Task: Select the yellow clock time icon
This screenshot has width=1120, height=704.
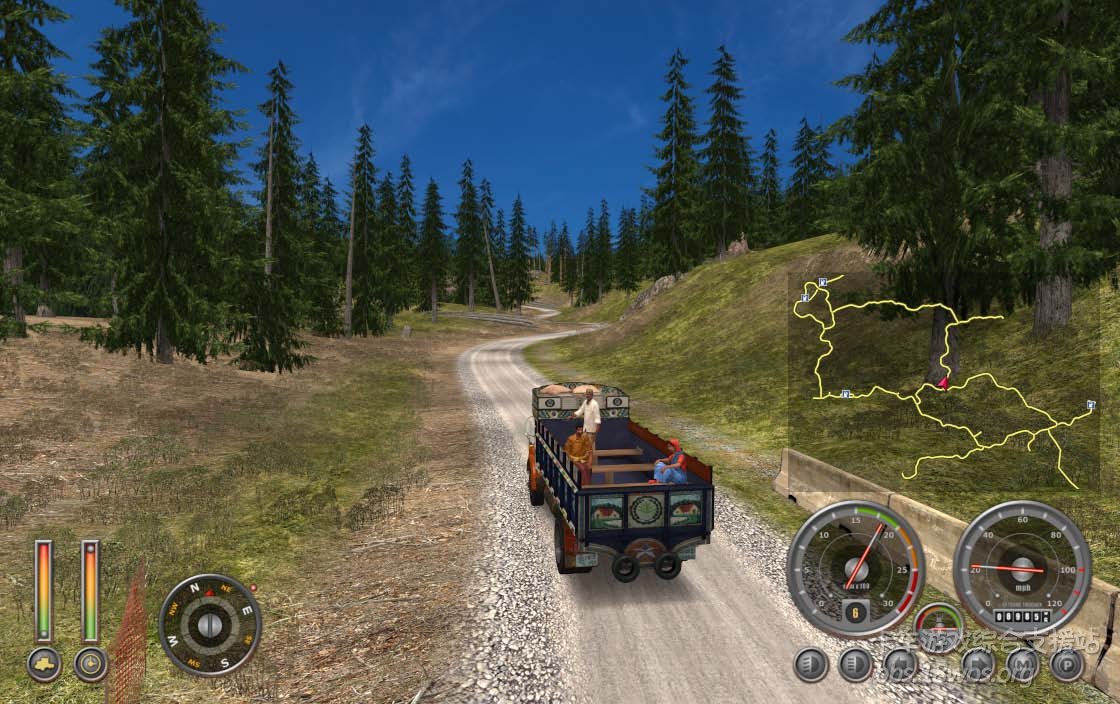Action: click(91, 664)
